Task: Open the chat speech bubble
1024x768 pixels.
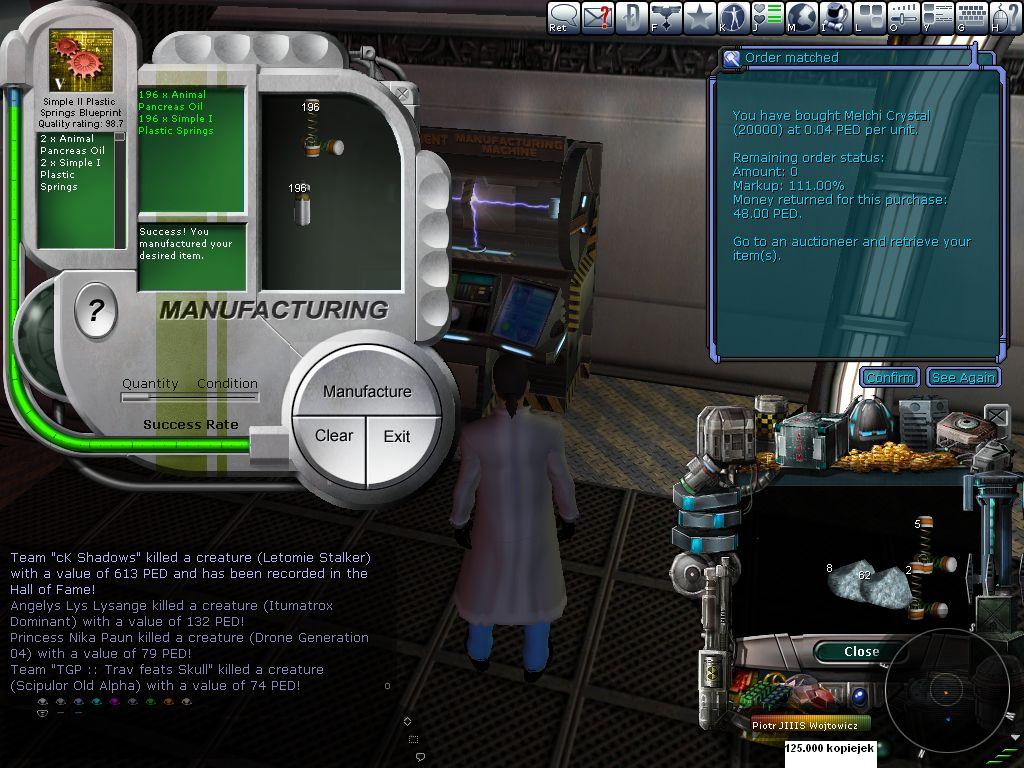Action: 564,16
